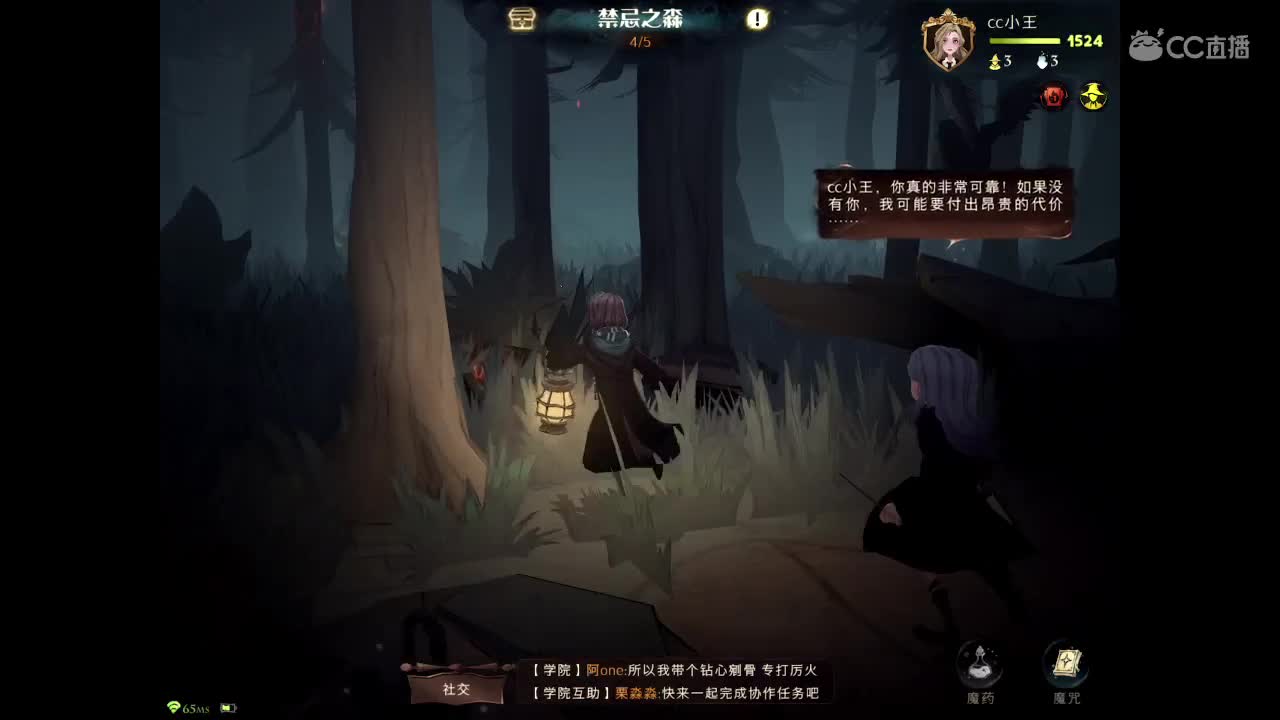Select the yellow witch hat skill icon

1093,97
